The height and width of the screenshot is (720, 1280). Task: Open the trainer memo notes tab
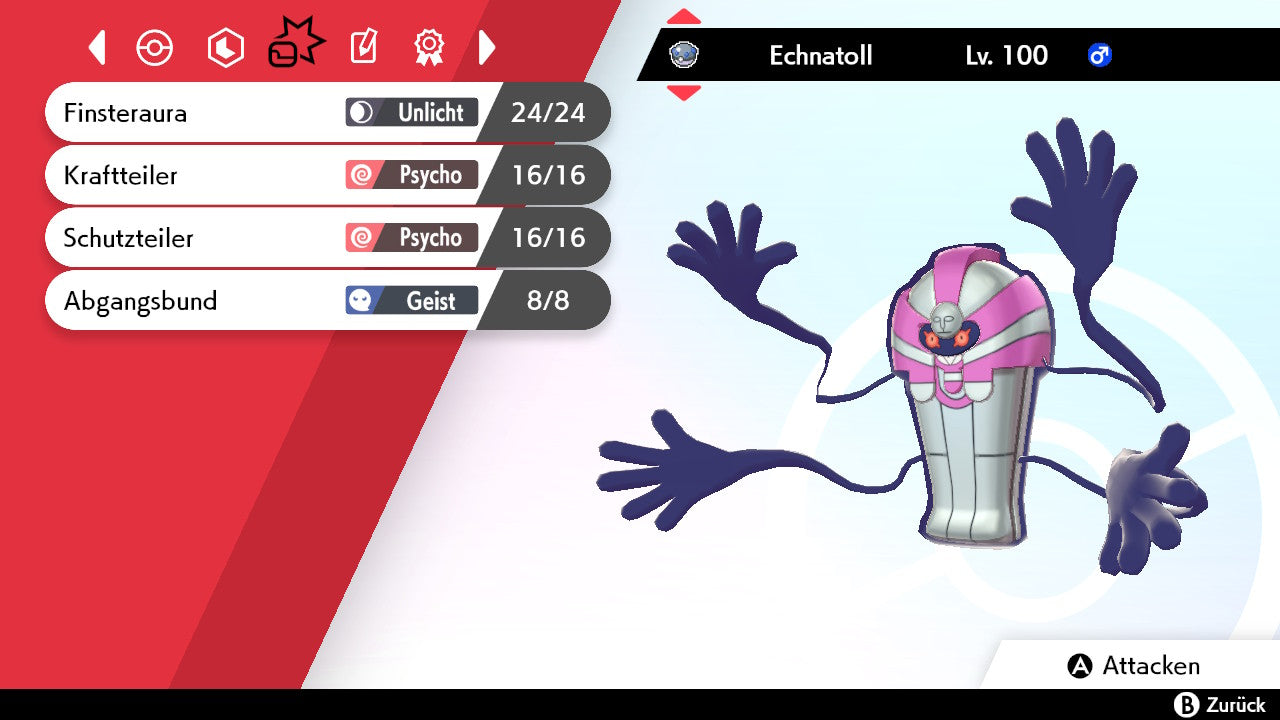pos(364,47)
